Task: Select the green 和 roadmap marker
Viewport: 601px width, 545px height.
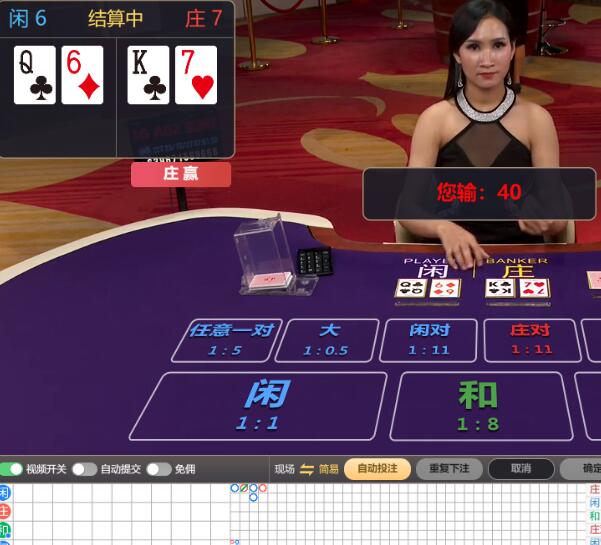Action: (x=4, y=529)
